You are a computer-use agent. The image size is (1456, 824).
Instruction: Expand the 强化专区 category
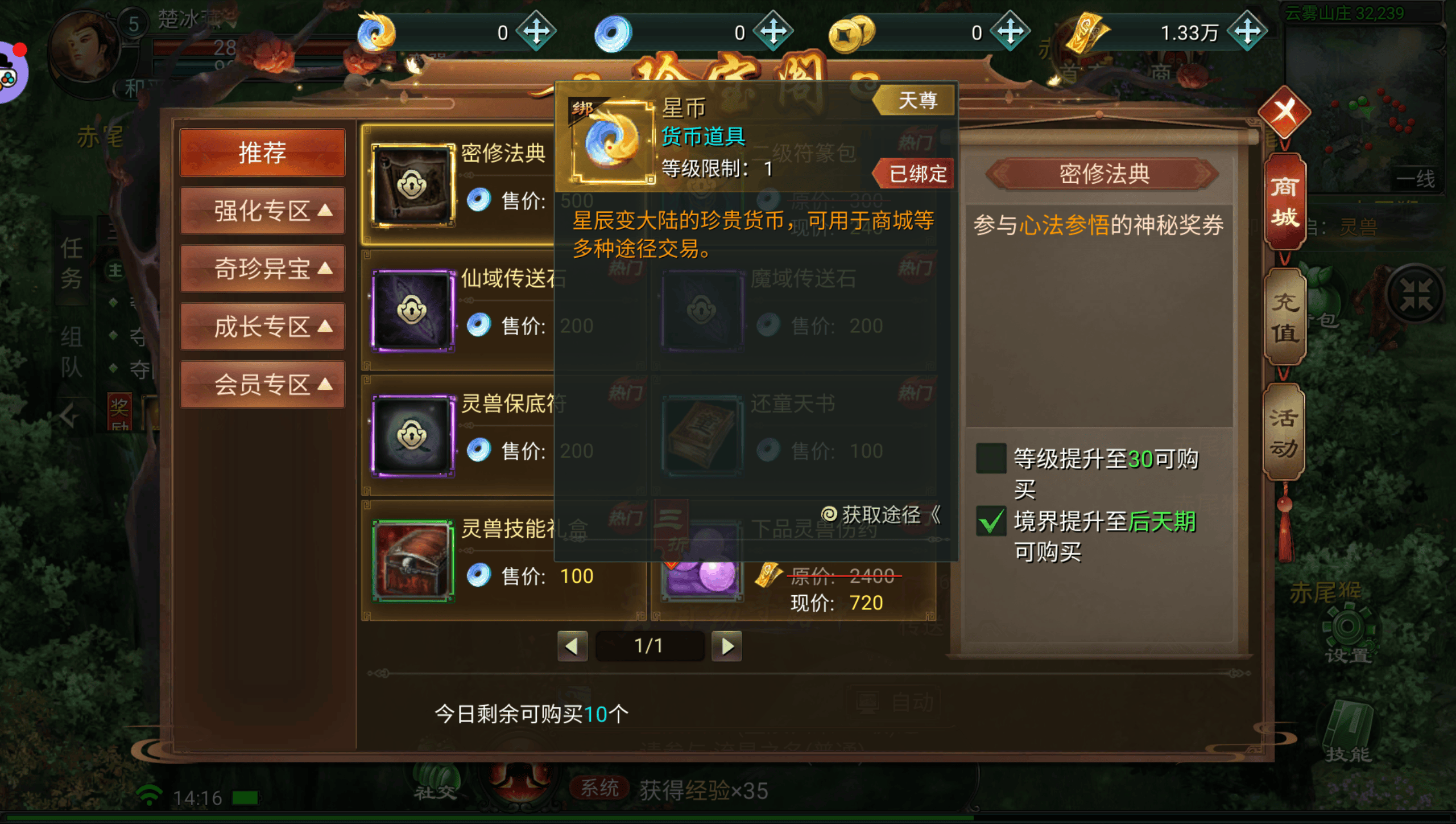click(x=262, y=211)
